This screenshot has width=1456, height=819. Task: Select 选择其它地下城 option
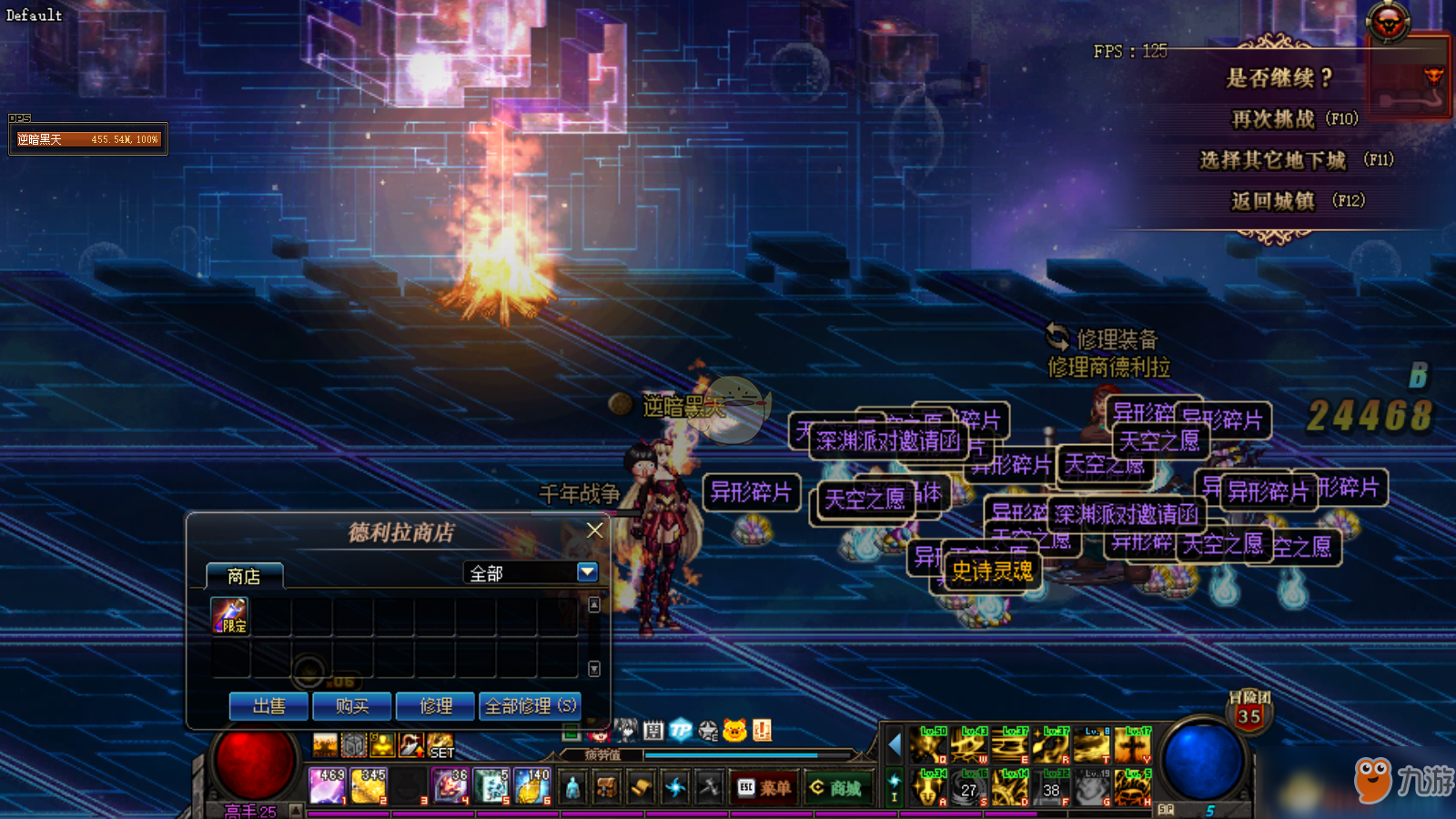[x=1294, y=160]
